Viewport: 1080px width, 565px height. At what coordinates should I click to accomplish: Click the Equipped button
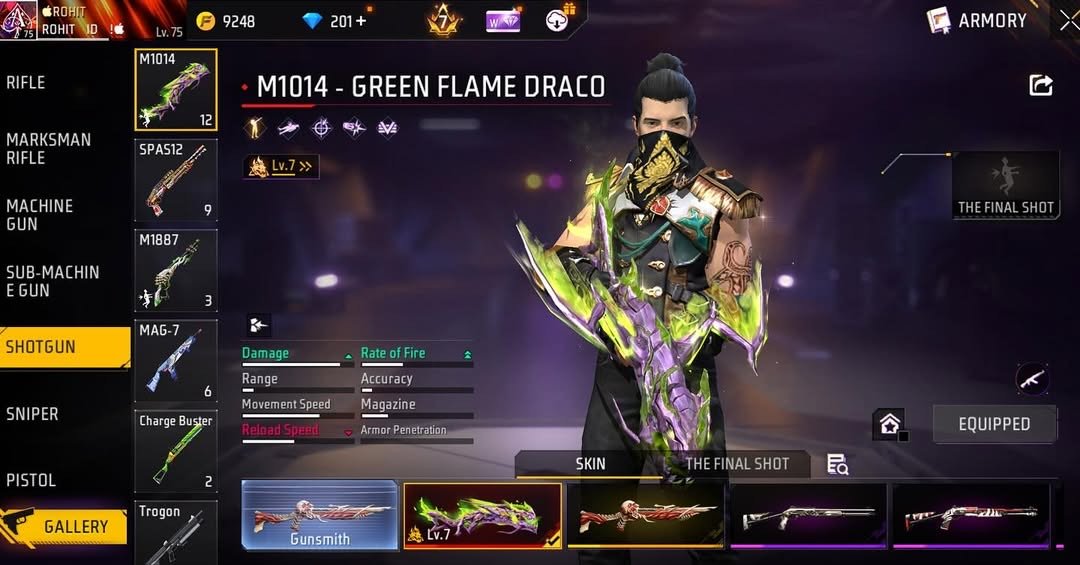click(x=994, y=424)
